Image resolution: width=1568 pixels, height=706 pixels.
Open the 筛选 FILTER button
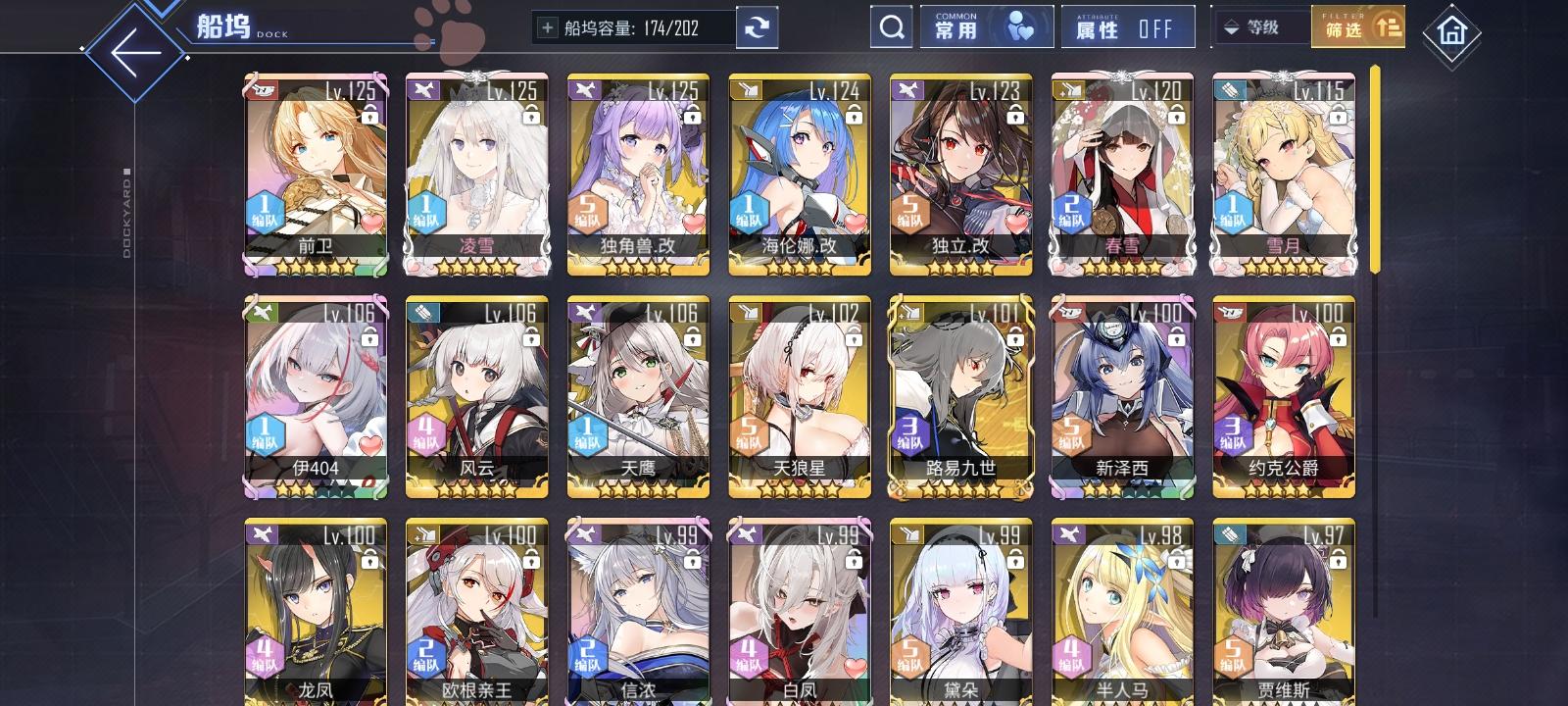pos(1358,26)
